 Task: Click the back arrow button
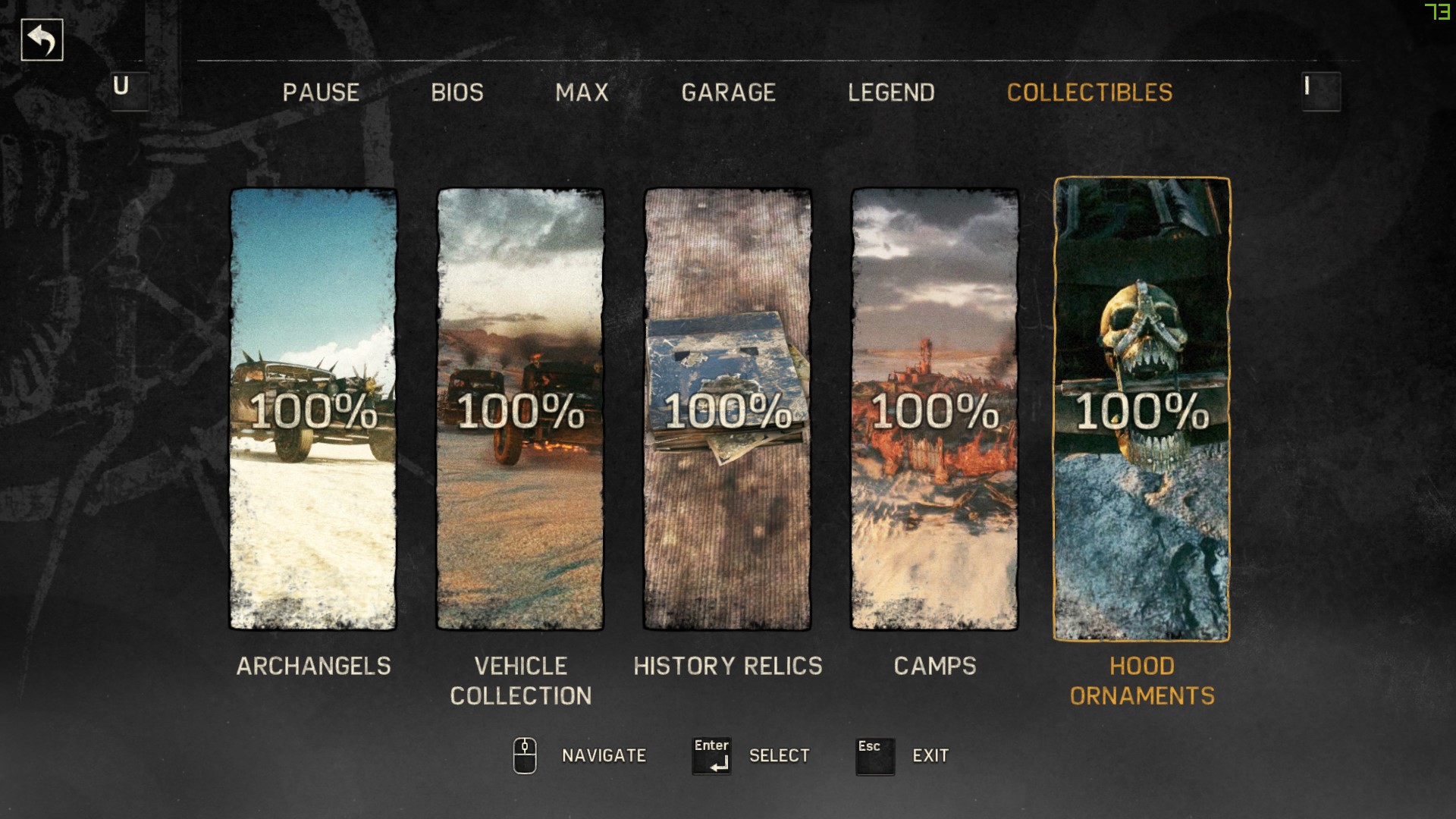42,40
